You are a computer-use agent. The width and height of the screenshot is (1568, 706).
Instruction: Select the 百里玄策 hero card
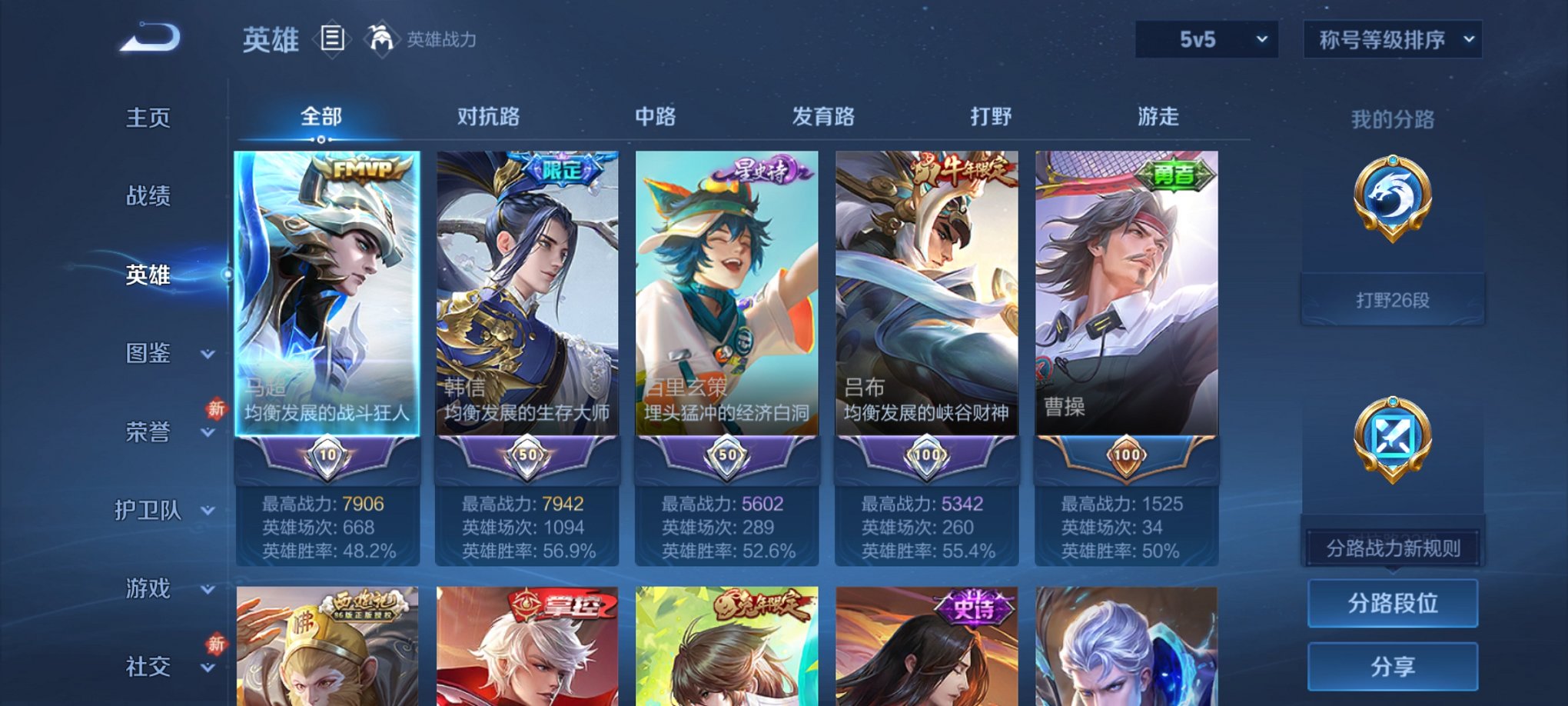[x=726, y=308]
